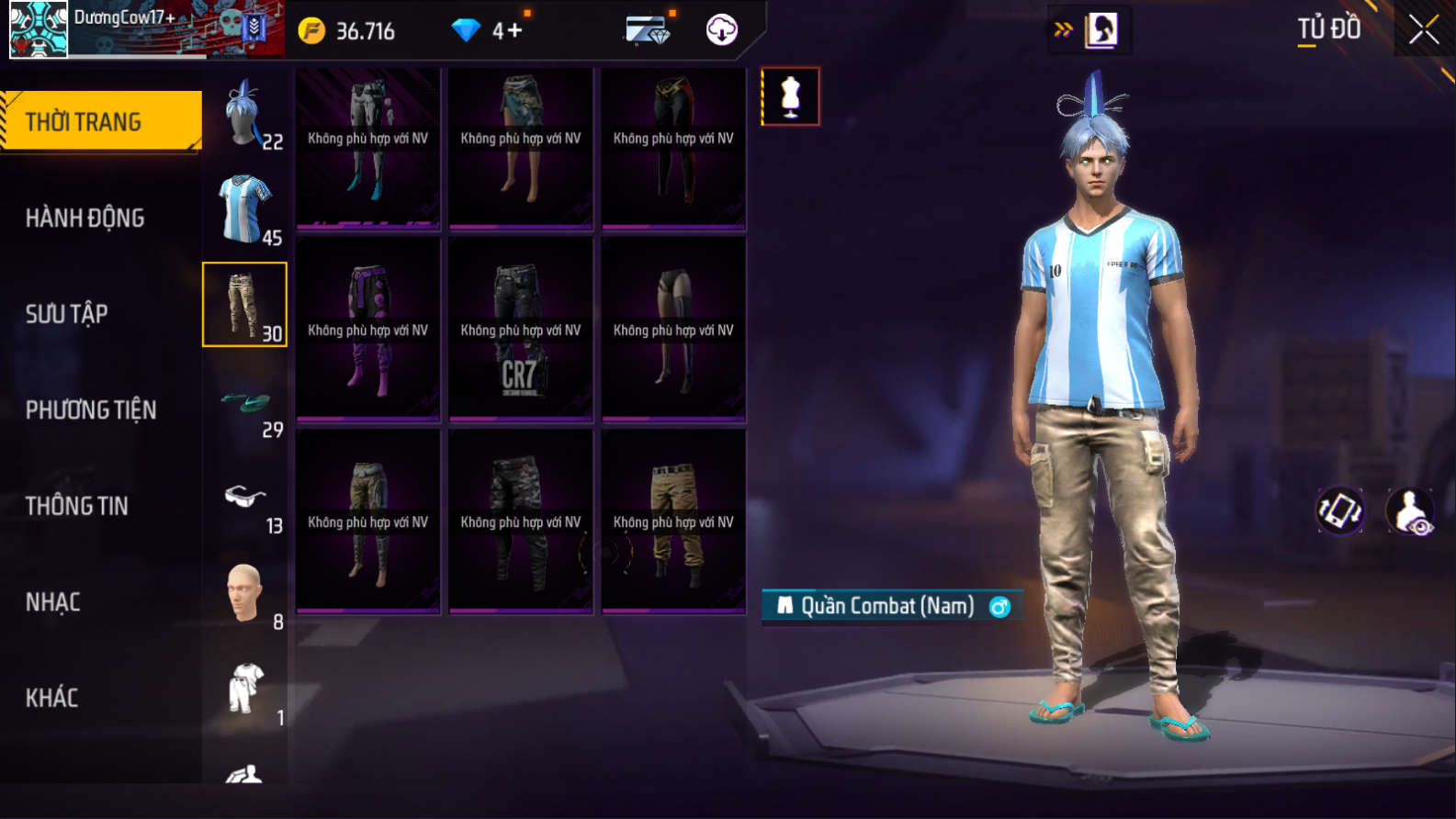The height and width of the screenshot is (819, 1456).
Task: Open the face category with 8 items
Action: (245, 595)
